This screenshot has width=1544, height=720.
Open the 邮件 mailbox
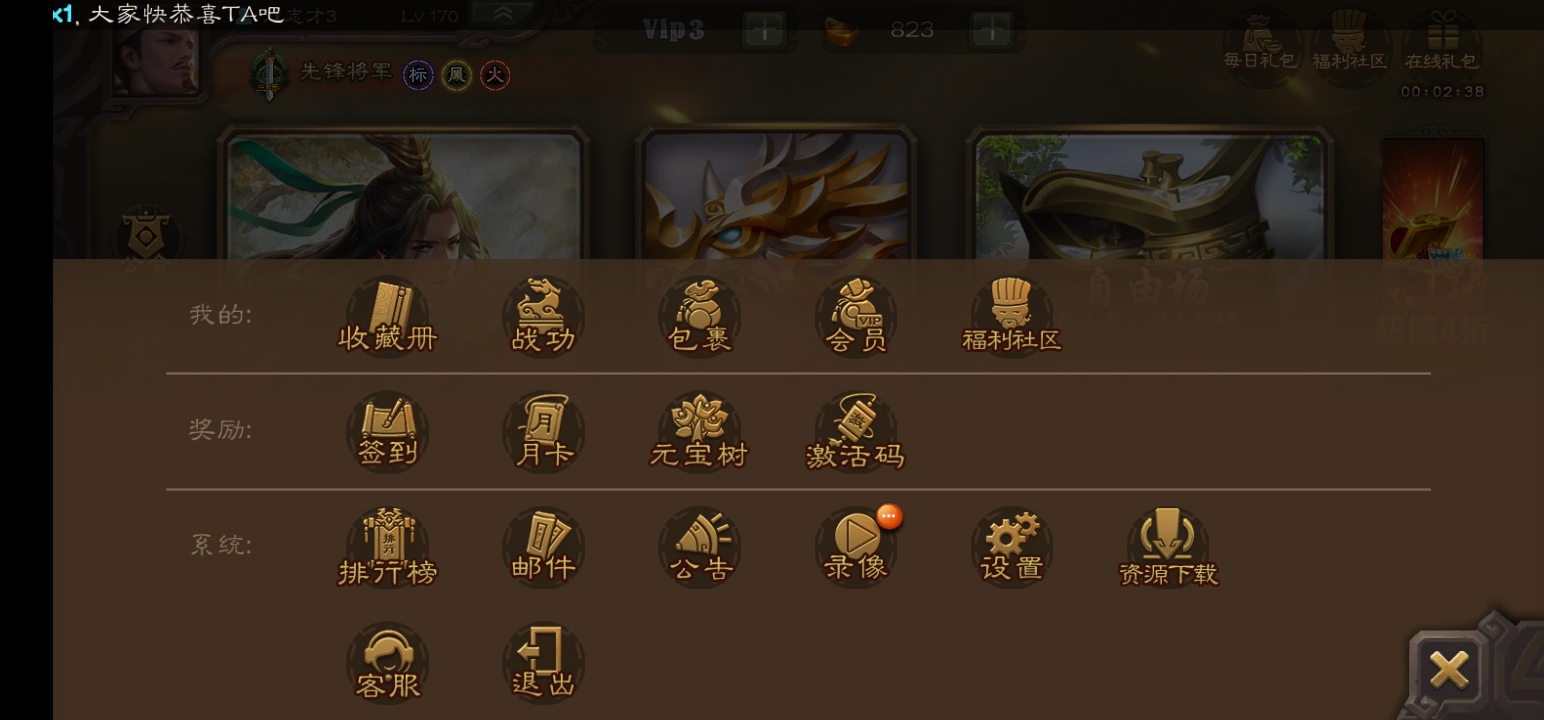(543, 547)
